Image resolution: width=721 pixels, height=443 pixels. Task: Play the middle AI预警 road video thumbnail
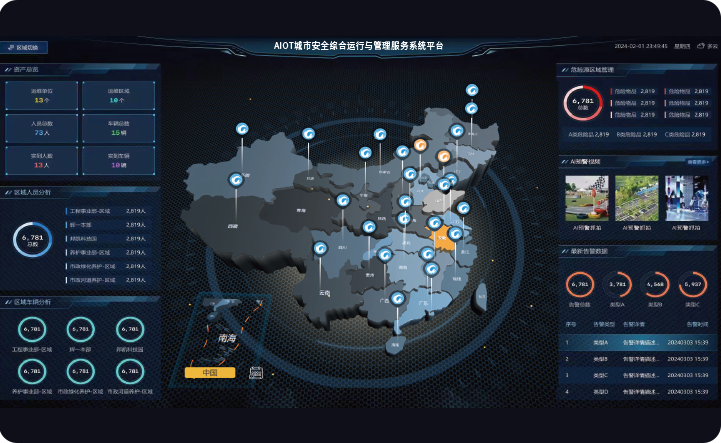pyautogui.click(x=636, y=198)
